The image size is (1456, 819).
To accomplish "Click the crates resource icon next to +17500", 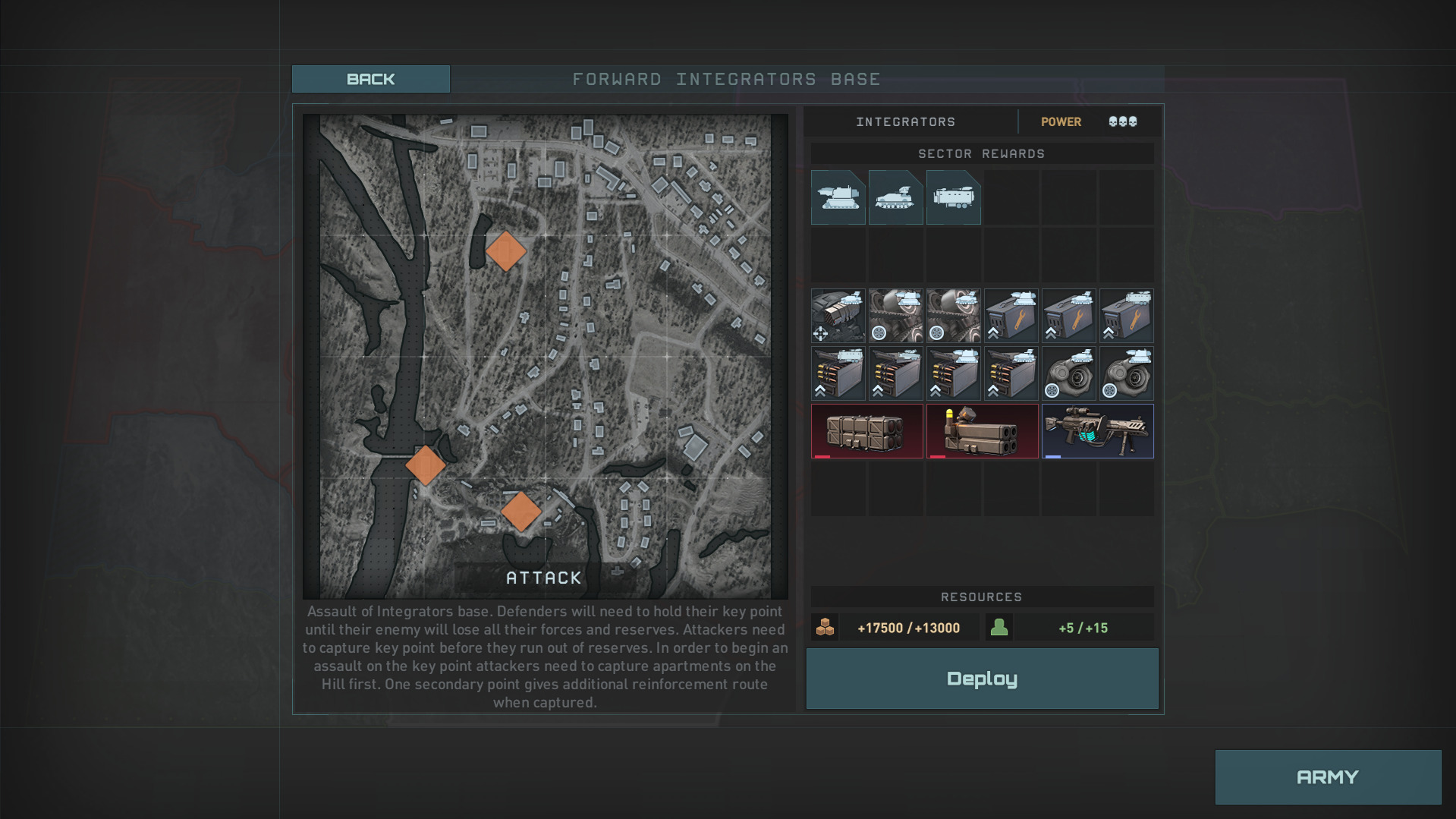I will (x=825, y=627).
